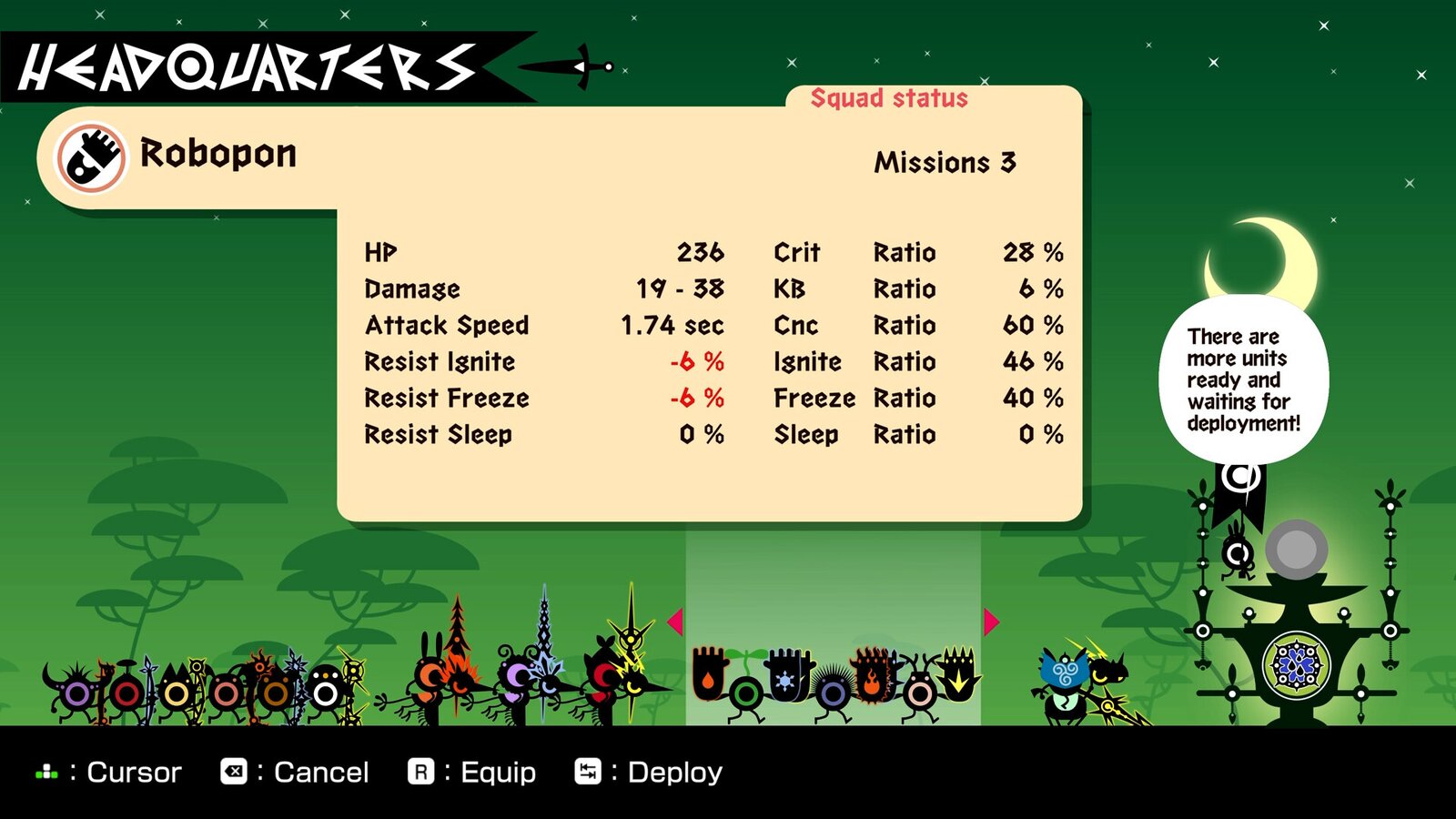Click the Deploy touchpad icon

click(588, 772)
